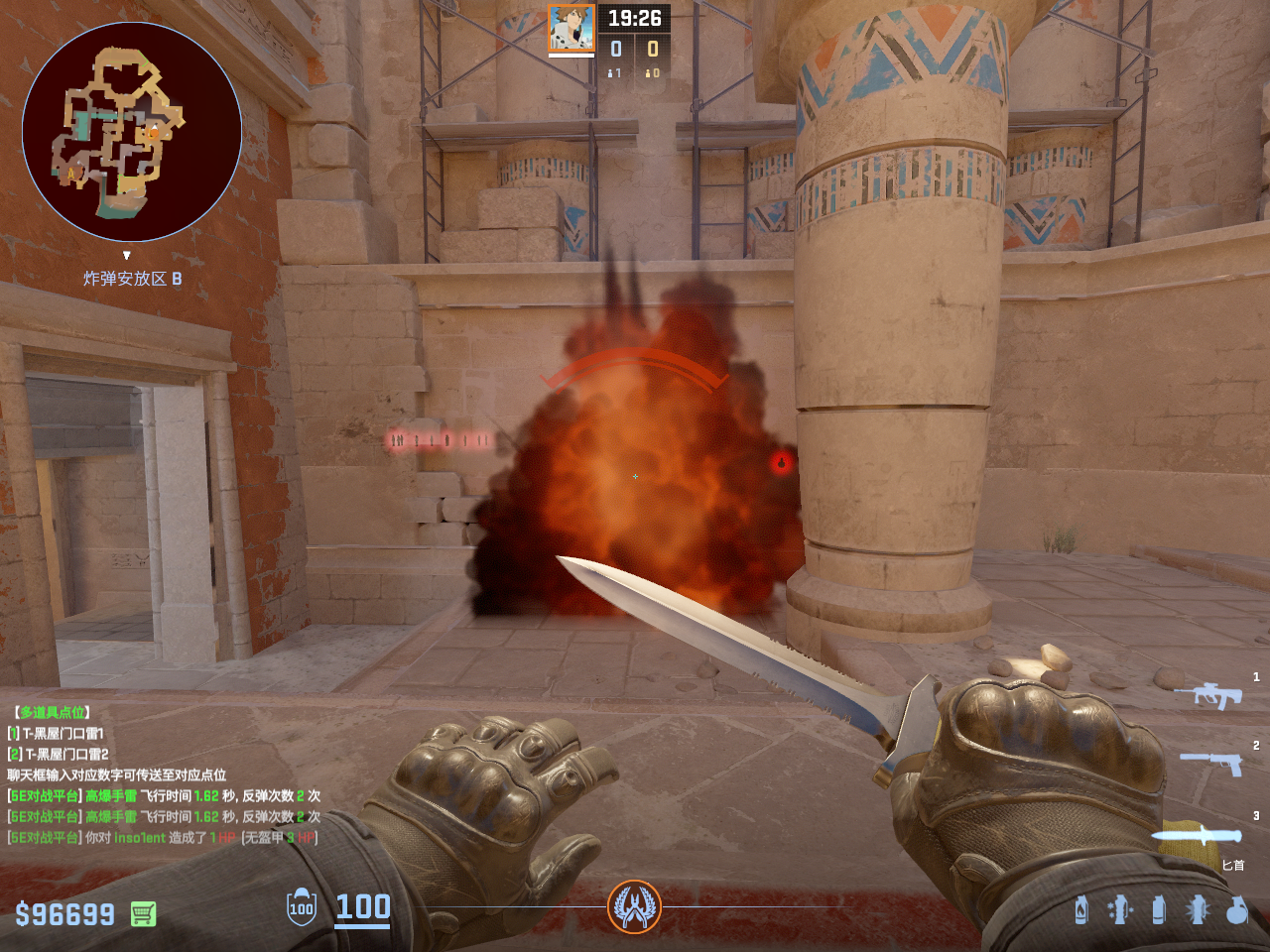Select the grenade icon with three sparks
The height and width of the screenshot is (952, 1270).
[1120, 909]
